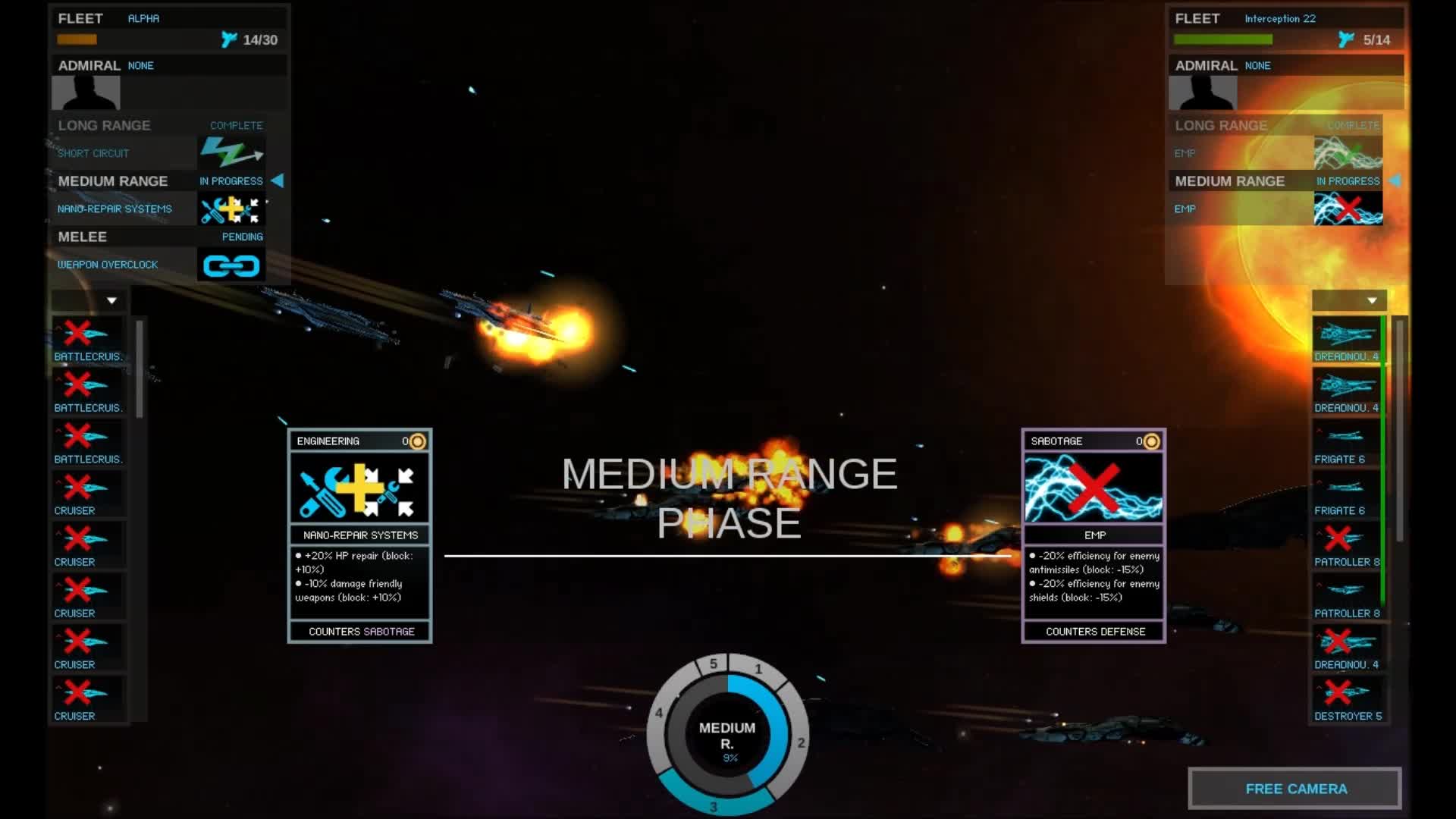Open the dropdown above the left ship list
Screen dimensions: 1456x819
(111, 300)
